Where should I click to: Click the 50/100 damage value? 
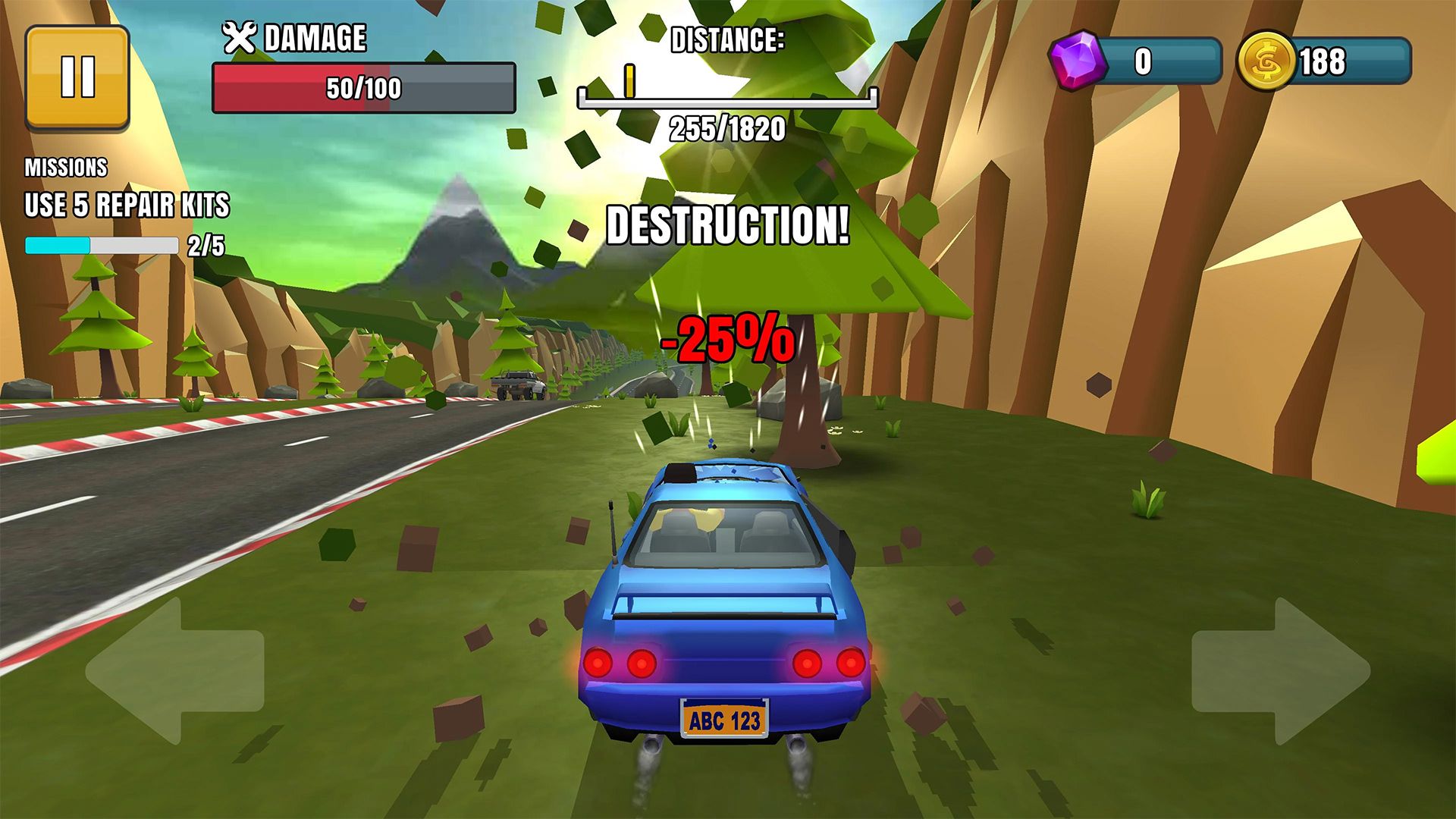click(364, 86)
